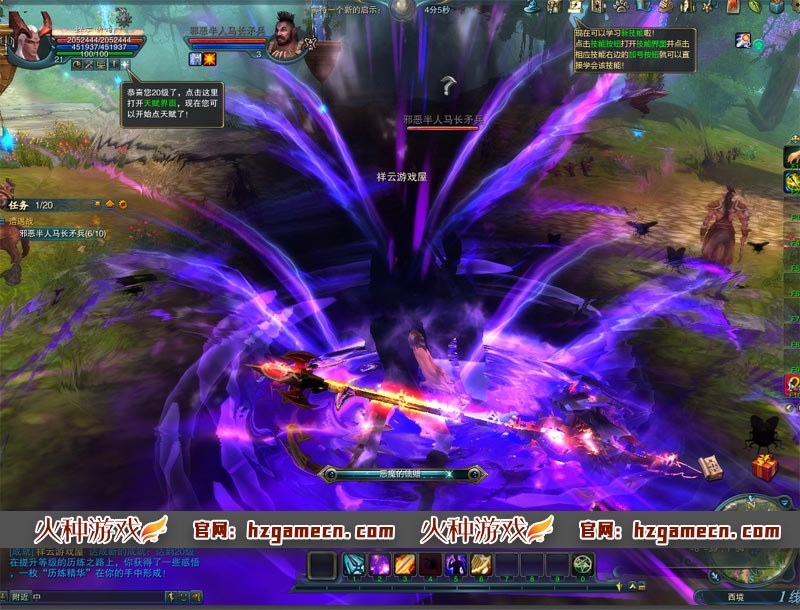Click the quest tracker entry for centaur spearmen
This screenshot has height=610, width=800.
point(62,233)
